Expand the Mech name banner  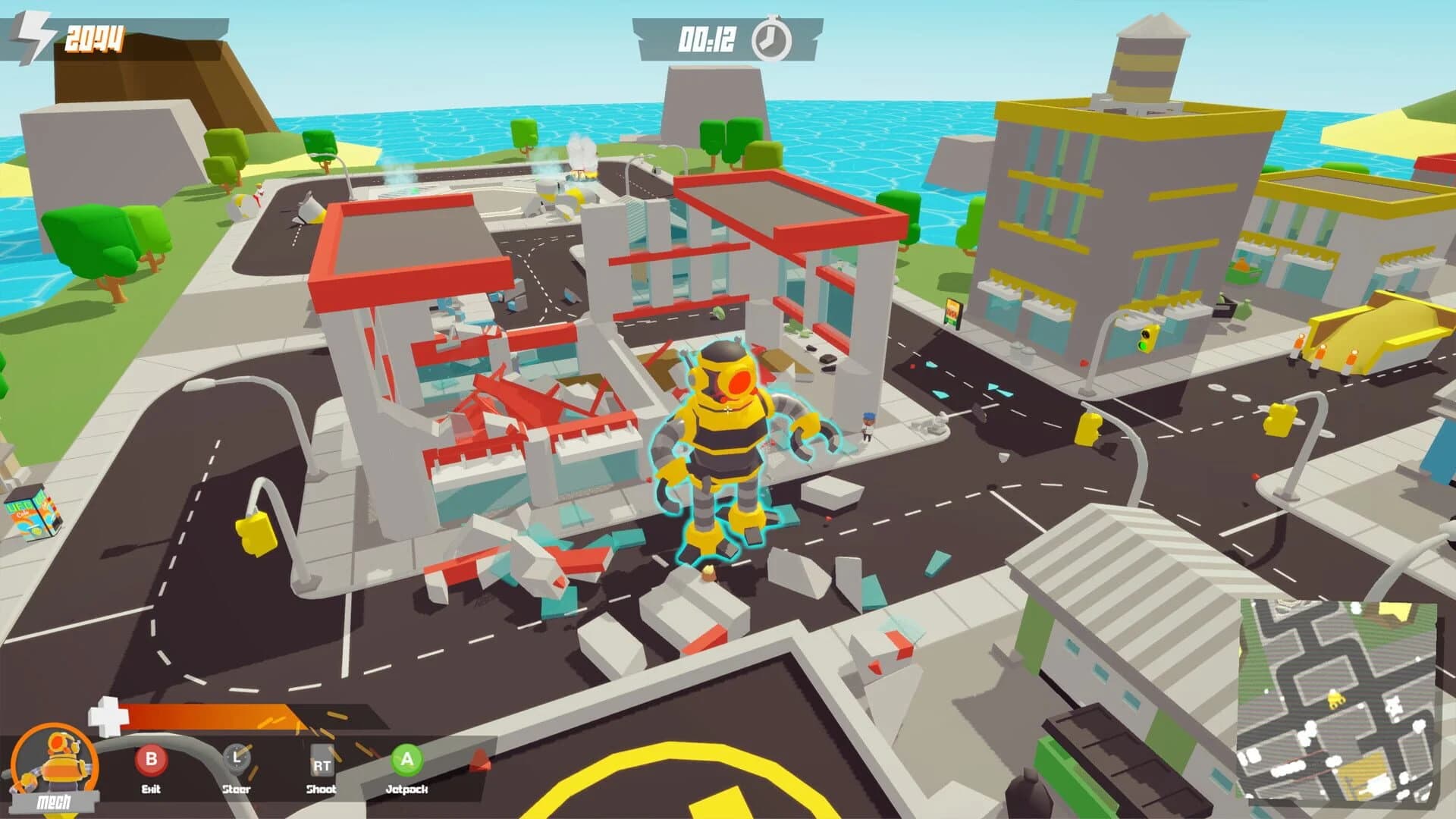coord(55,802)
